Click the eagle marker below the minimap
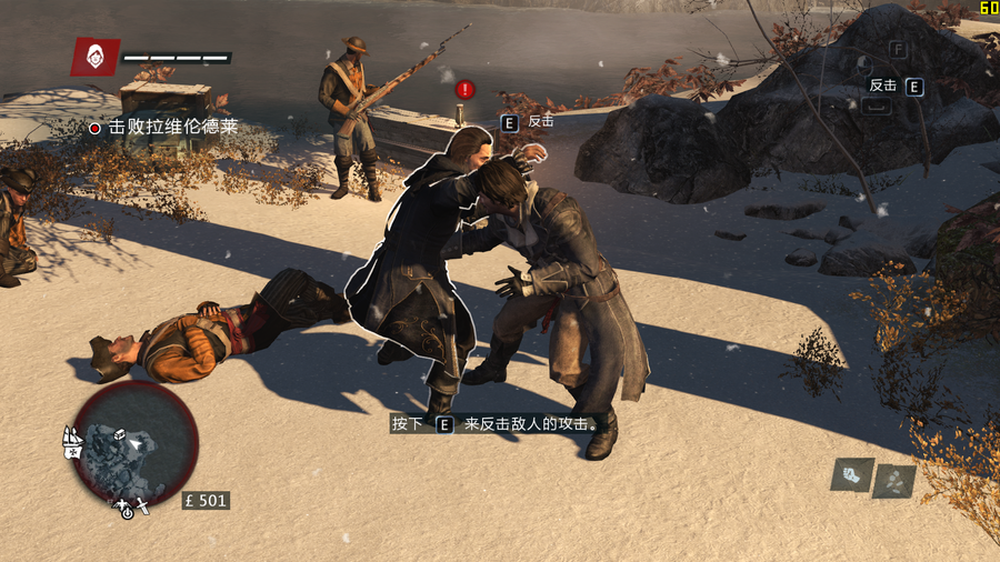The height and width of the screenshot is (562, 1000). click(x=119, y=503)
